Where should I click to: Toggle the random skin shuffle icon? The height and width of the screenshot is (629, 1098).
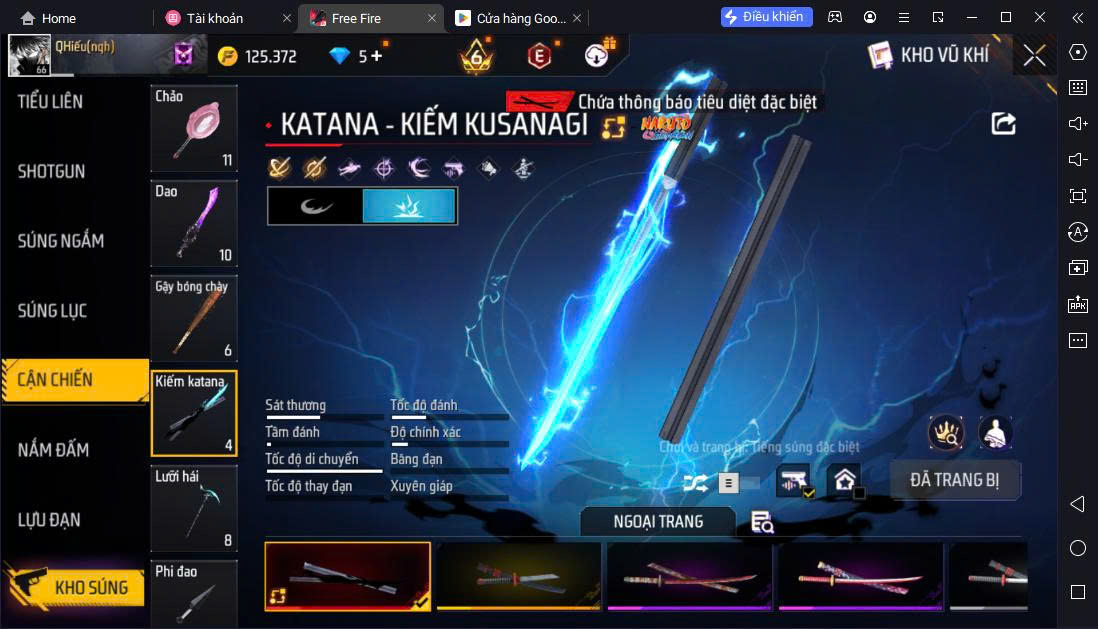click(x=695, y=484)
